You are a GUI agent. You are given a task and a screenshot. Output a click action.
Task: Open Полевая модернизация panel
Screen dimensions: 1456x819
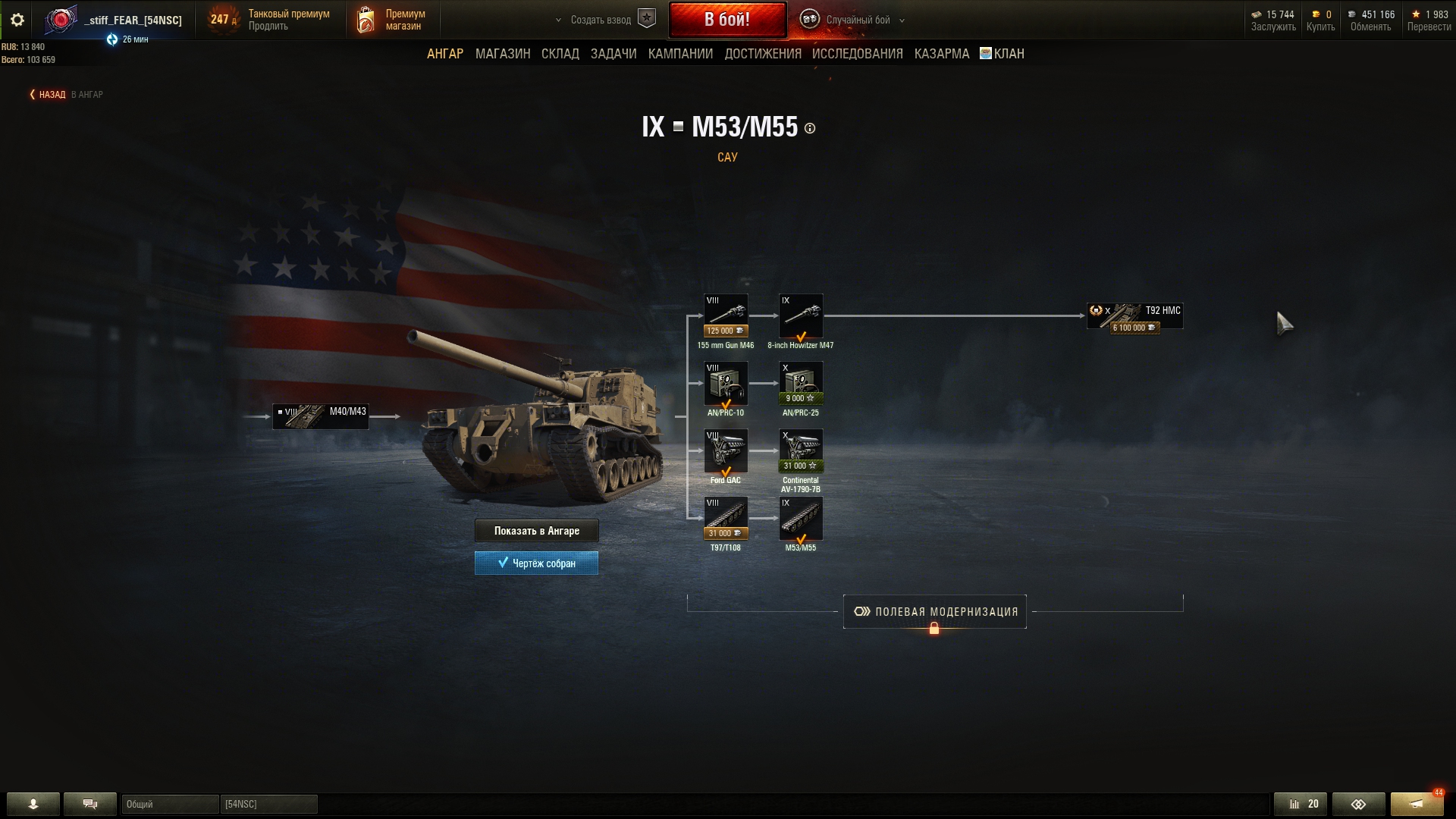(x=934, y=612)
